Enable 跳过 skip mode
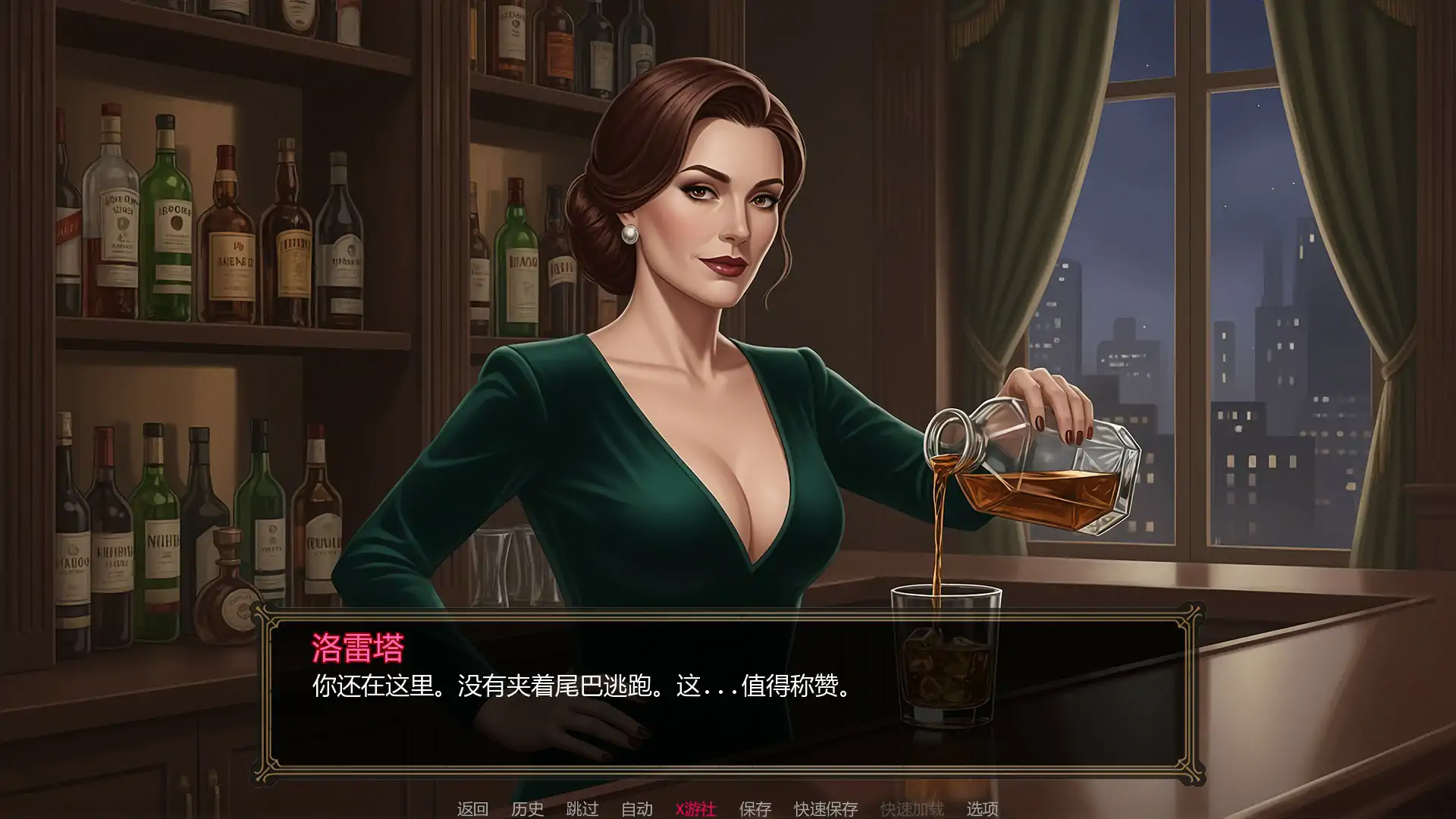The width and height of the screenshot is (1456, 819). coord(581,809)
